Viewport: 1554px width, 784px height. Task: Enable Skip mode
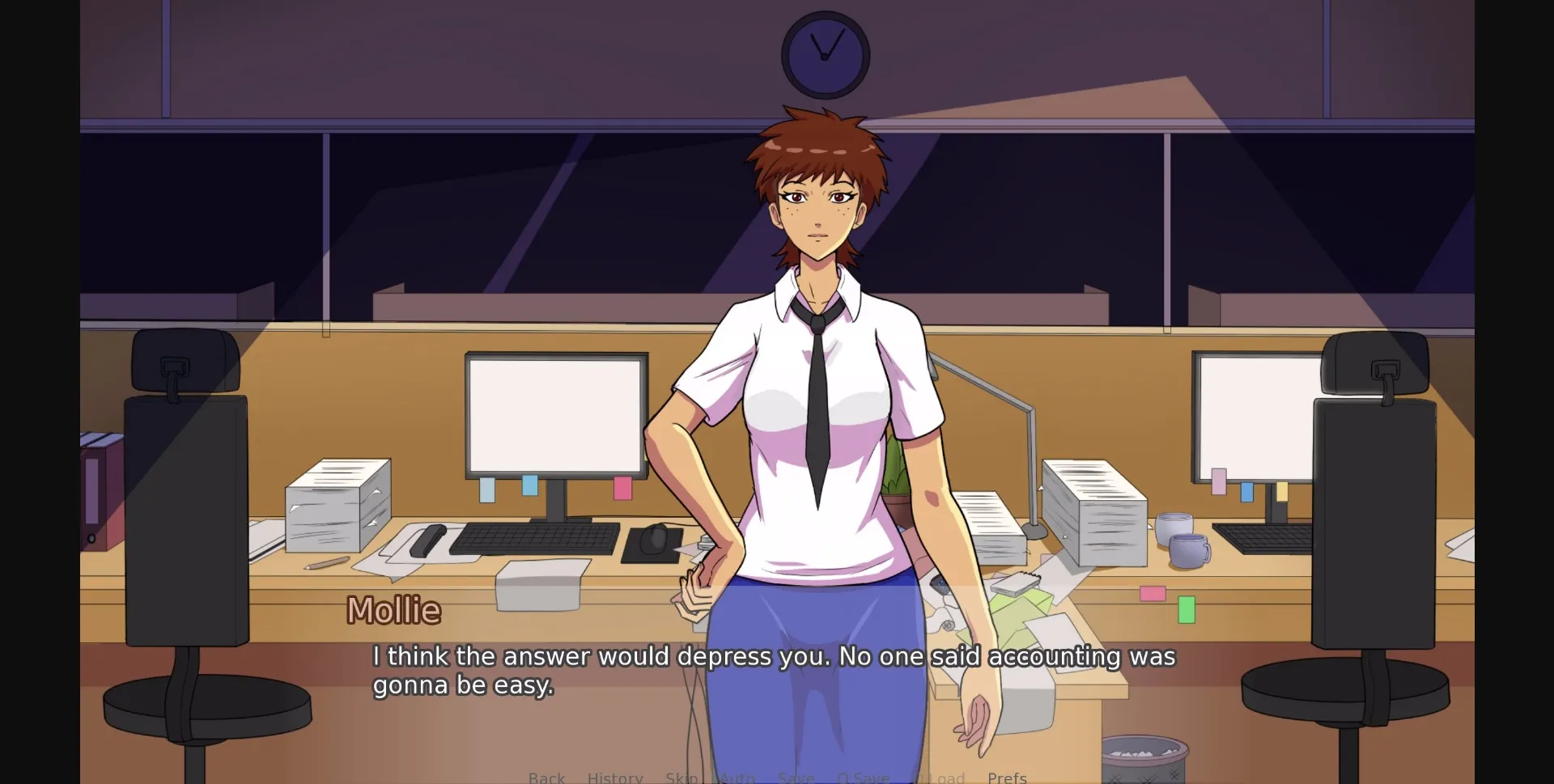point(682,777)
